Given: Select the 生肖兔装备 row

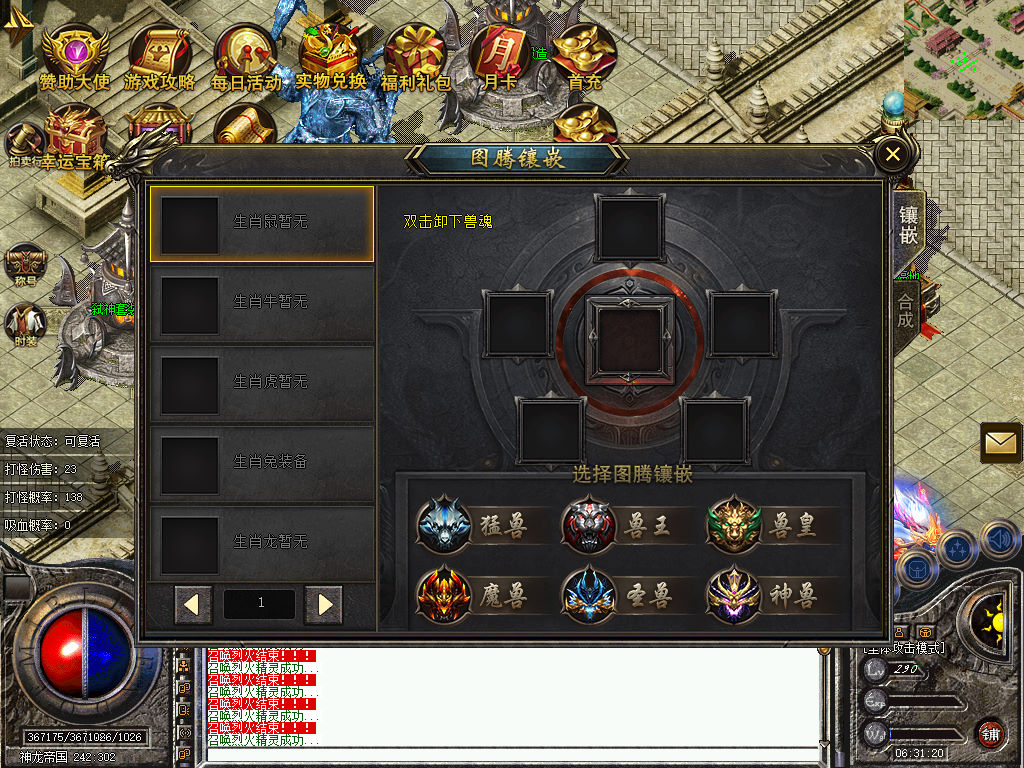Looking at the screenshot, I should [x=262, y=463].
